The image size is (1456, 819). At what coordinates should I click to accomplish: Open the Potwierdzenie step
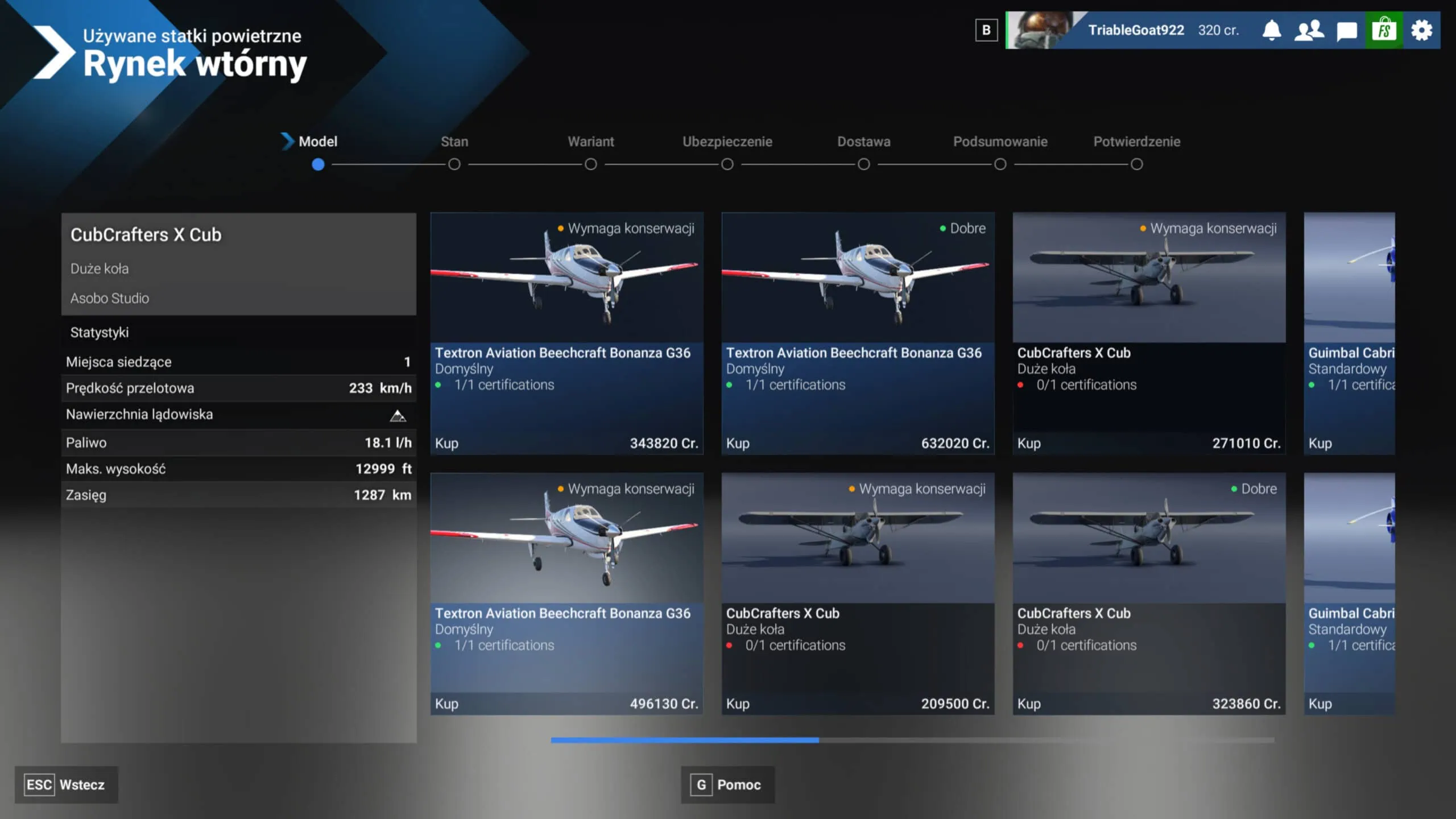point(1136,165)
